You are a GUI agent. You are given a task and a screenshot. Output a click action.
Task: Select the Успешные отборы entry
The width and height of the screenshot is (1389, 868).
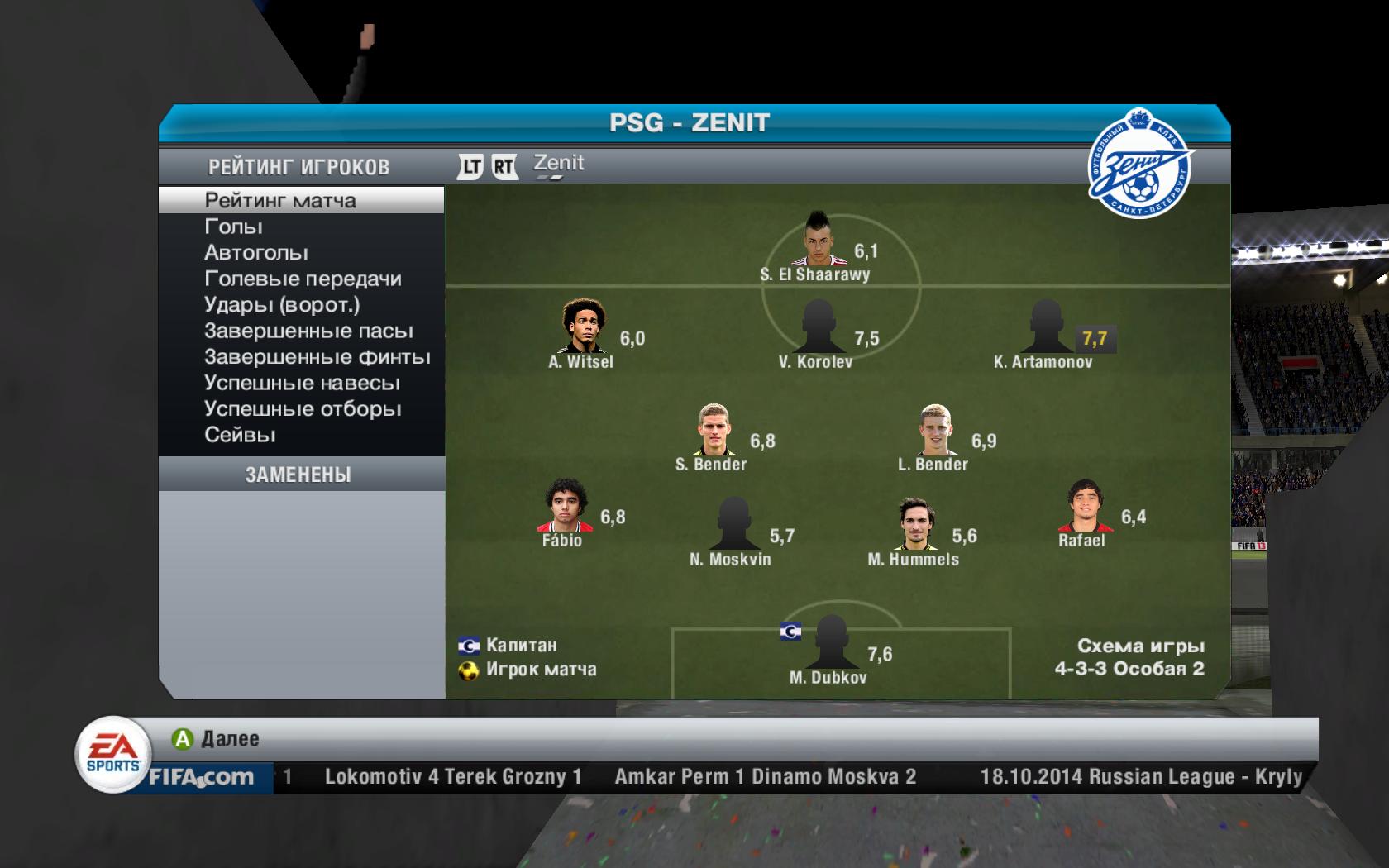pos(303,409)
